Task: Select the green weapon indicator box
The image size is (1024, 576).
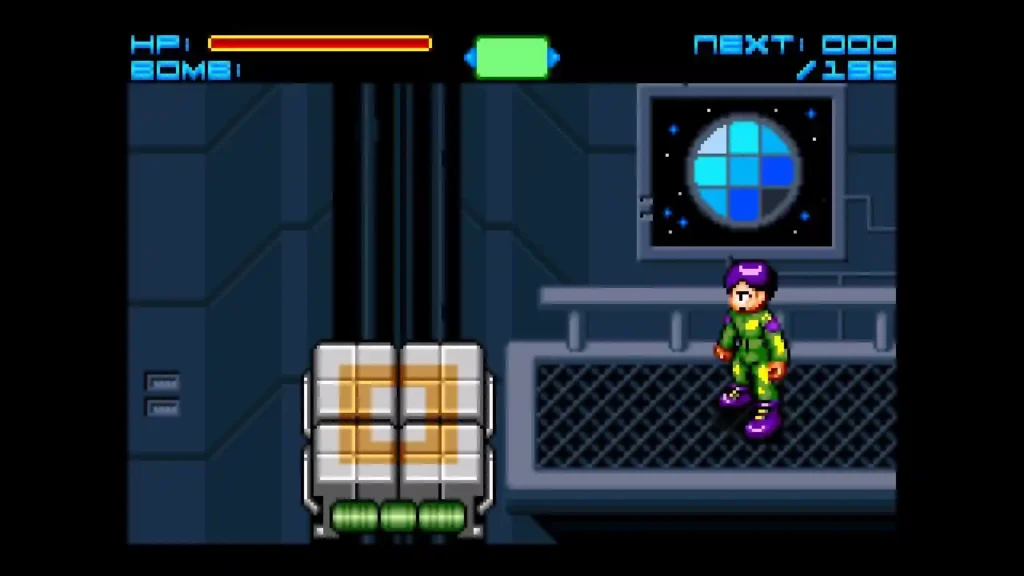Action: point(512,58)
